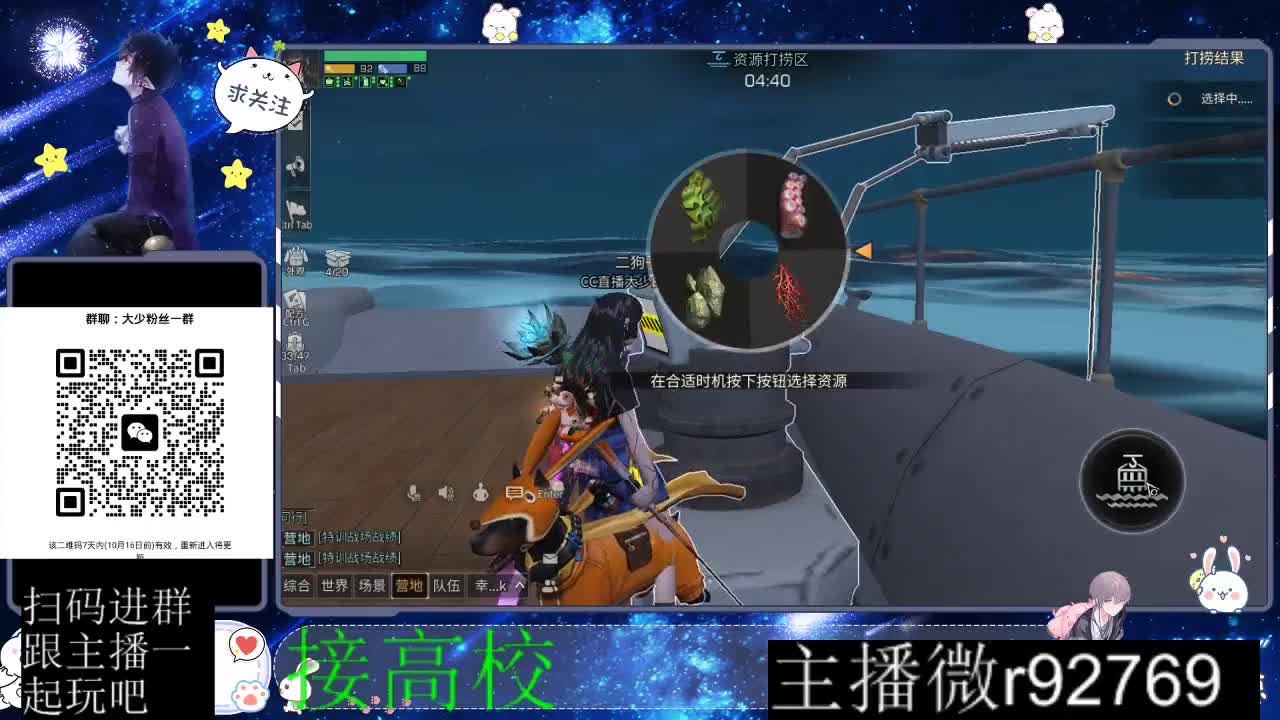Open the backpack showing 33/47
Screen dimensions: 1280x720
(x=296, y=342)
